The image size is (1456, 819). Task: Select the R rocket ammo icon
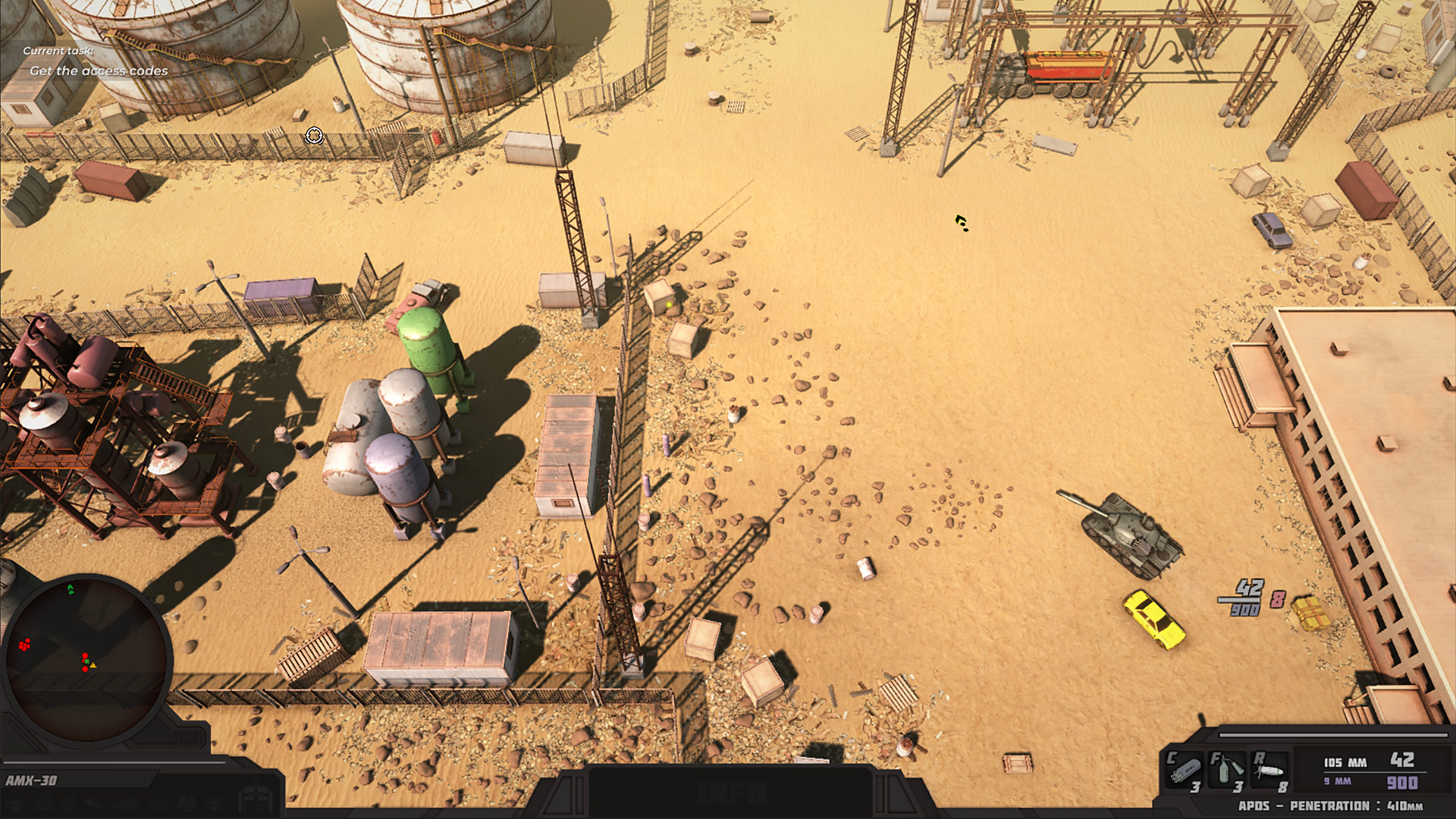point(1271,770)
